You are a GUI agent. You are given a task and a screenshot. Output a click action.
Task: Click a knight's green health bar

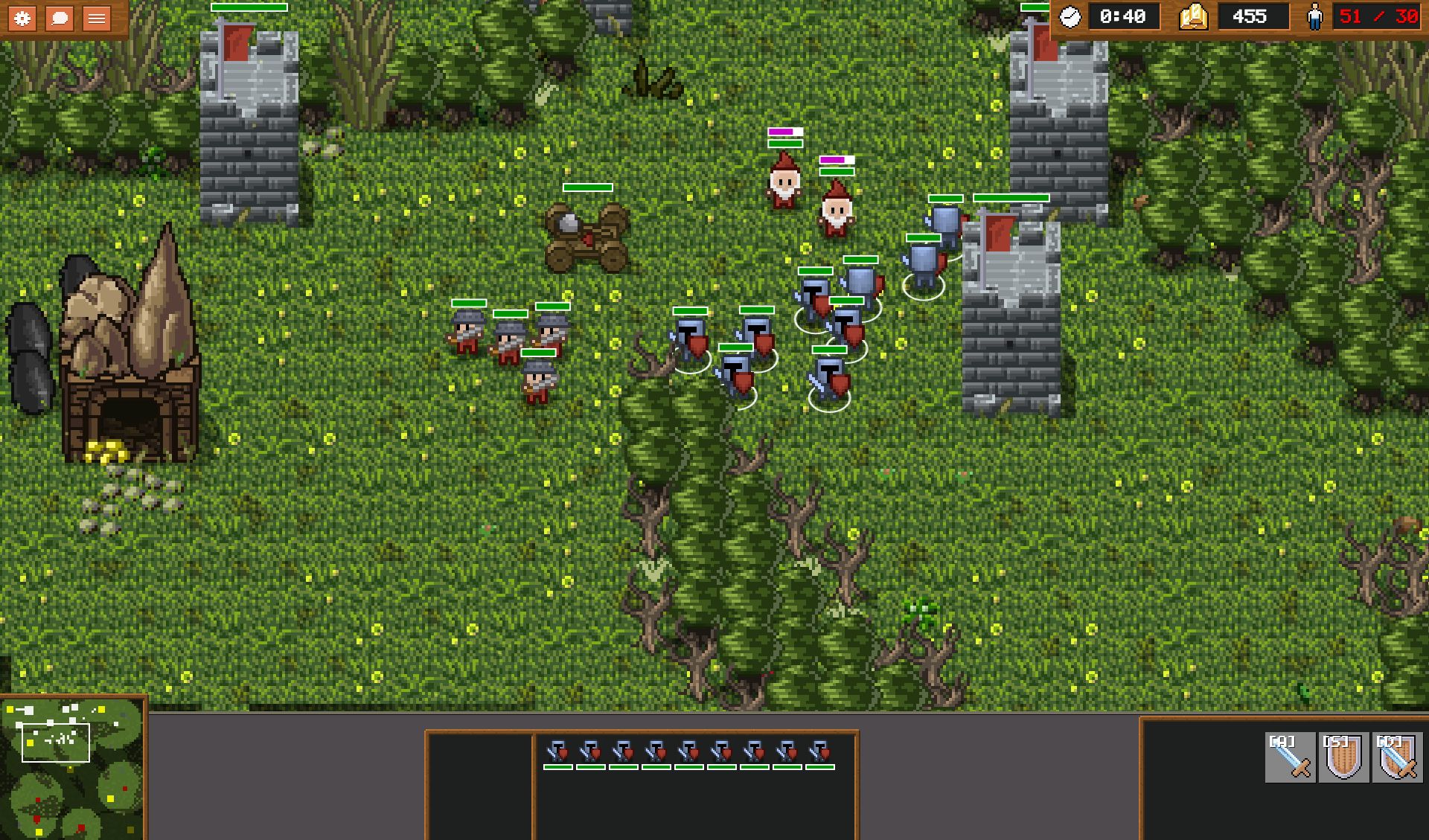tap(690, 311)
